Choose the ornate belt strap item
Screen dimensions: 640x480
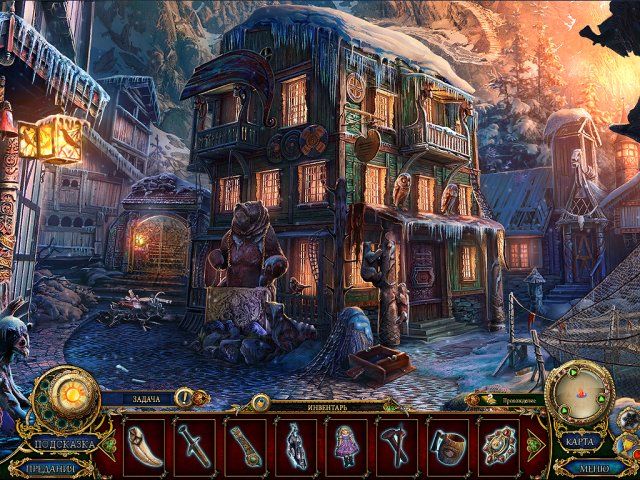pyautogui.click(x=245, y=442)
